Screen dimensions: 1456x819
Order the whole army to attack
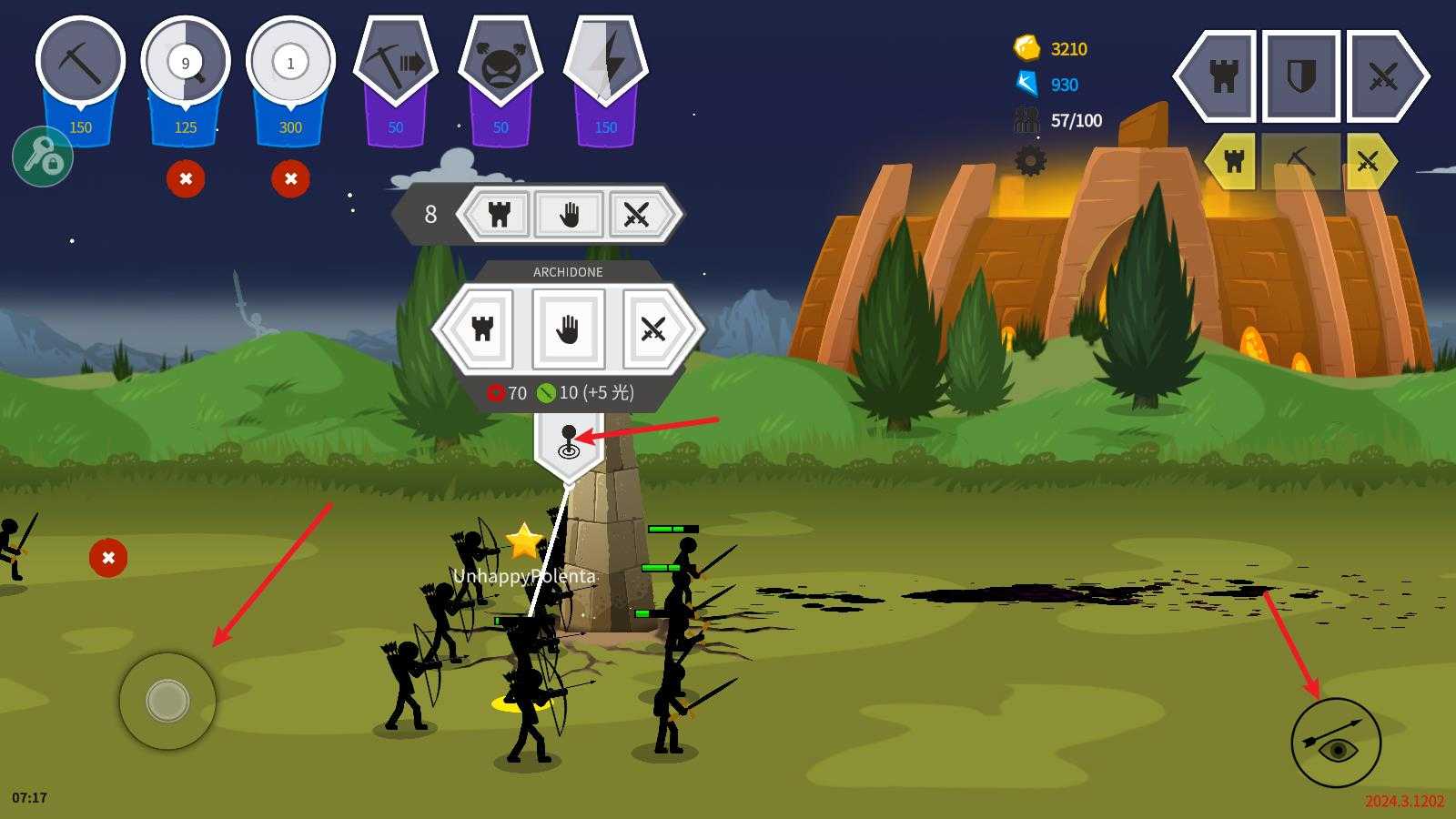pyautogui.click(x=1382, y=76)
